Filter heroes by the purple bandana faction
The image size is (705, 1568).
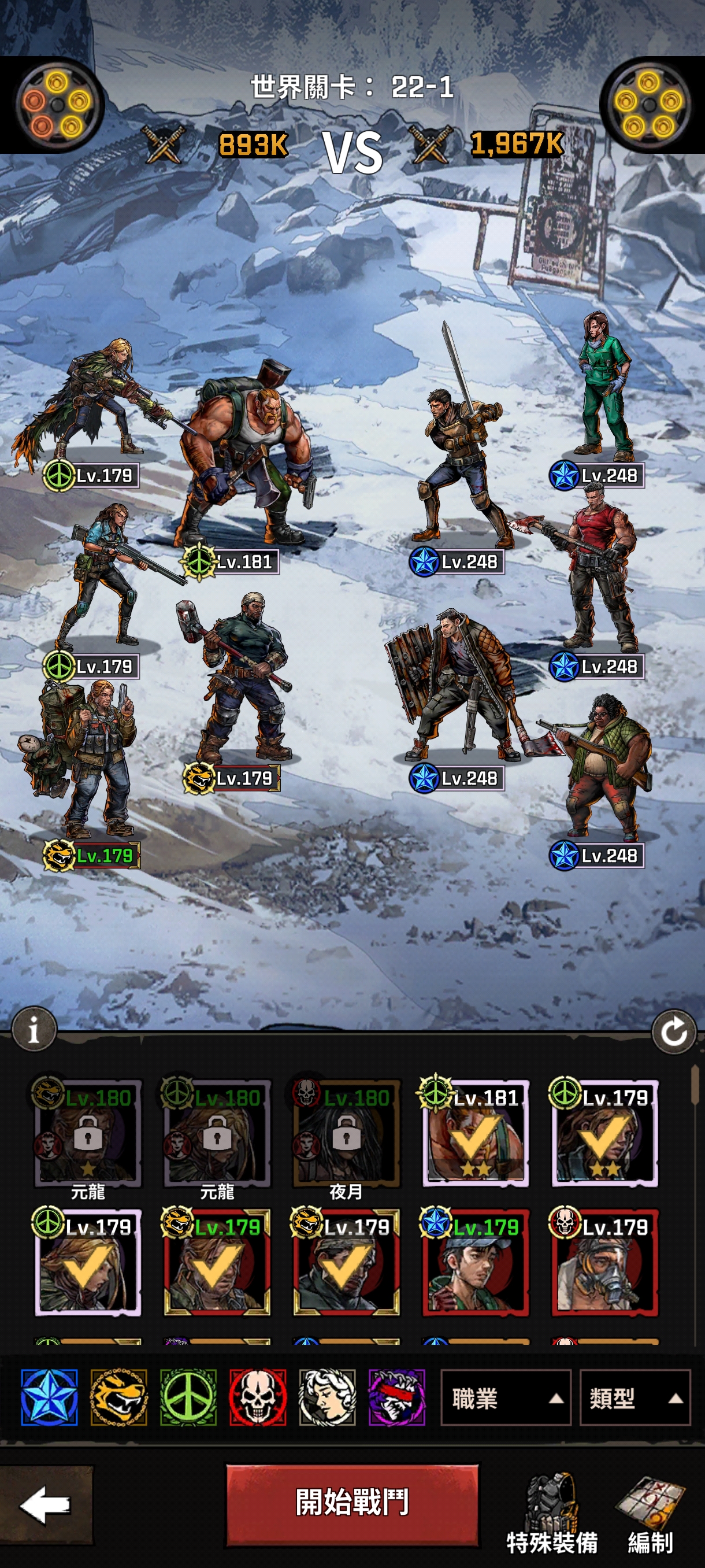396,1397
